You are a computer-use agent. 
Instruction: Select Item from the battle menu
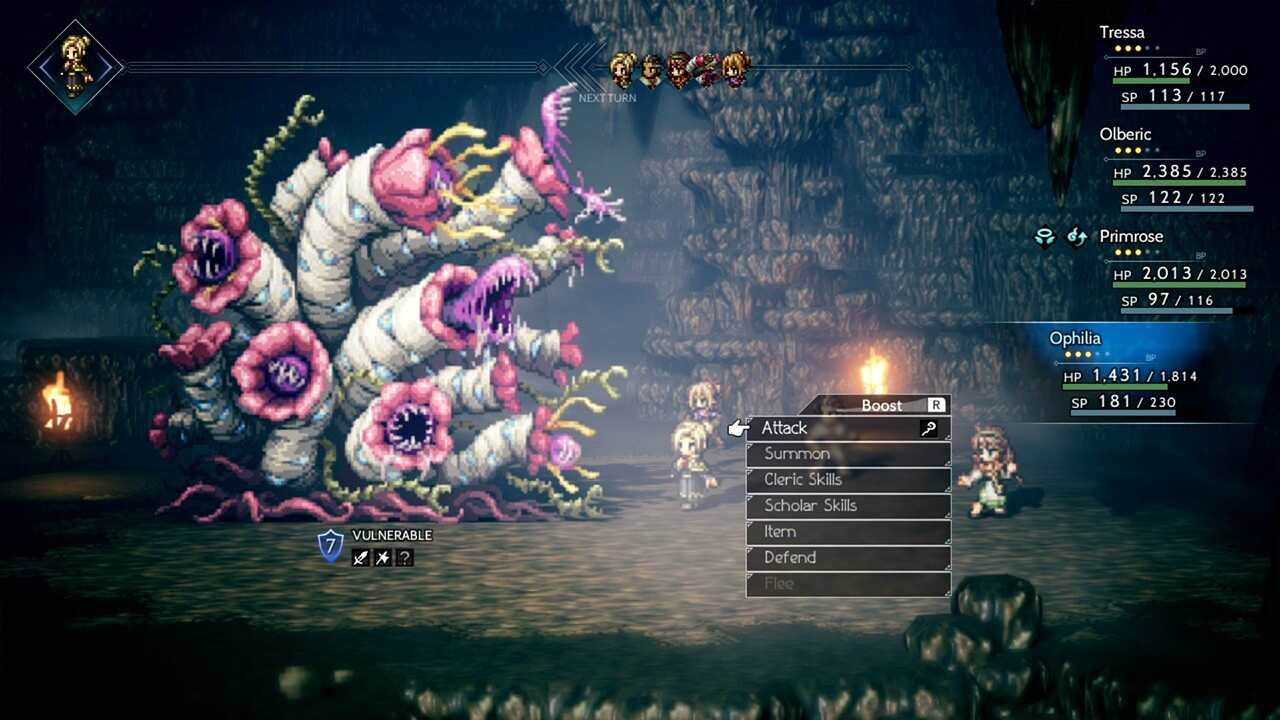tap(779, 531)
